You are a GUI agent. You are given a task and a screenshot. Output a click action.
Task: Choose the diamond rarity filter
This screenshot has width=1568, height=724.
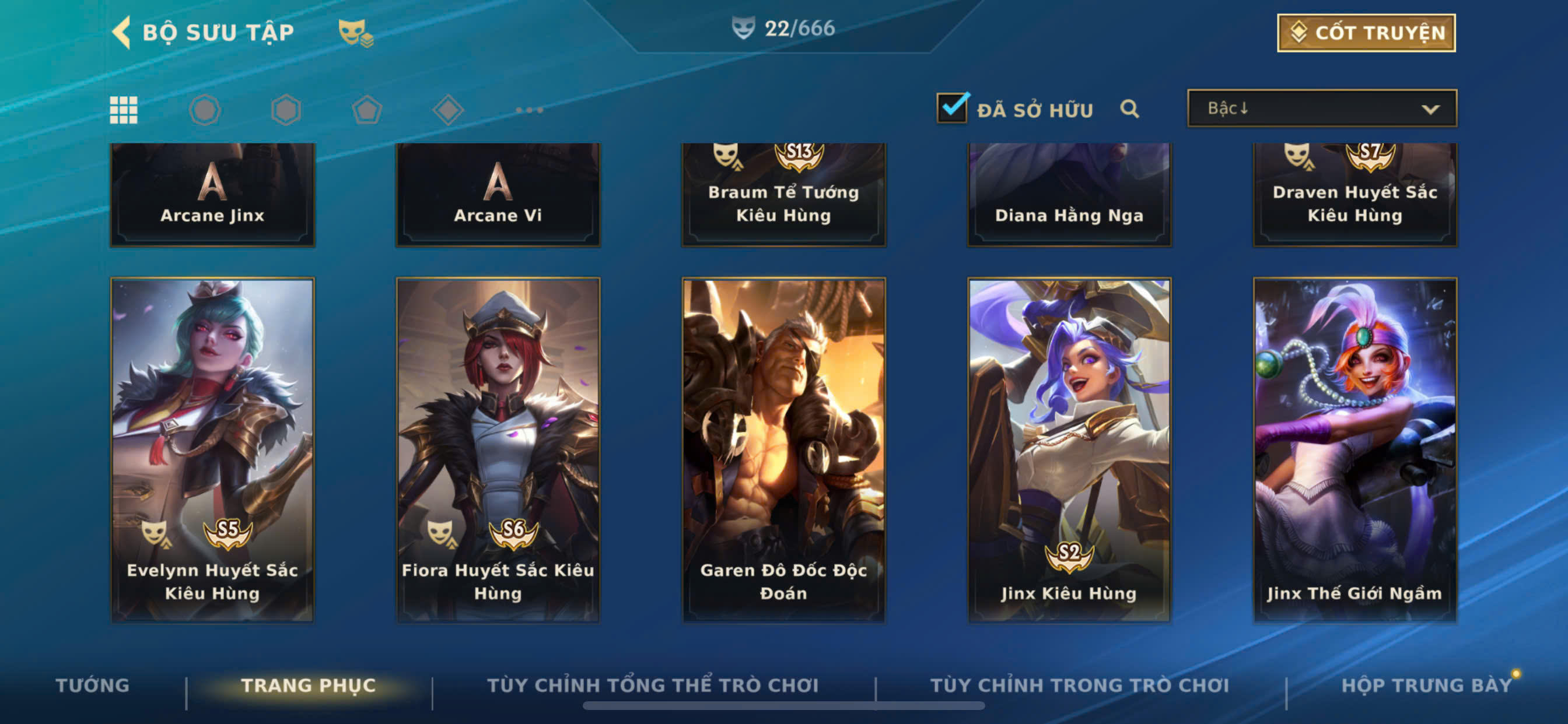(x=448, y=110)
